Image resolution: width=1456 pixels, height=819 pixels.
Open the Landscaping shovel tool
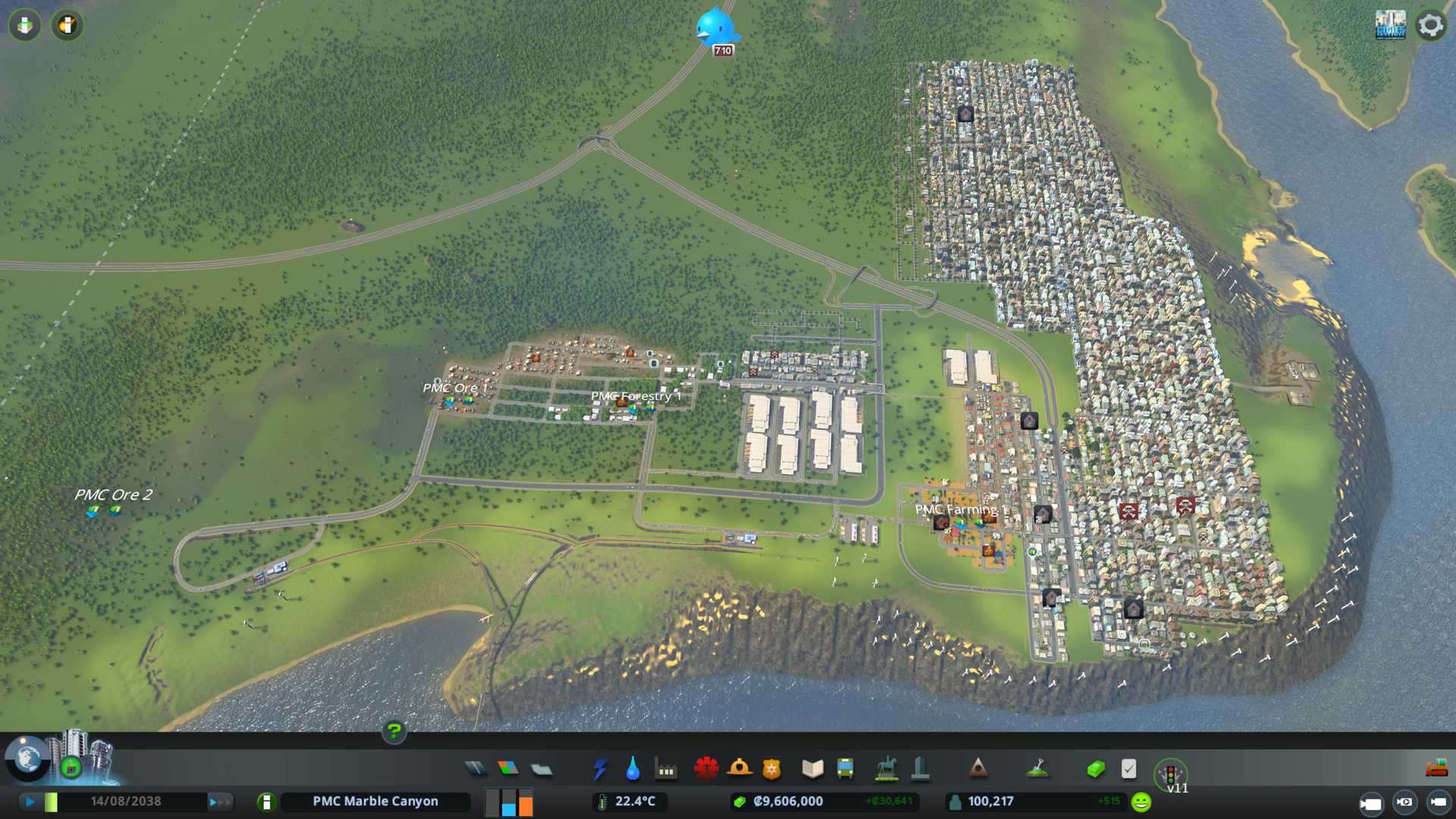(1037, 769)
